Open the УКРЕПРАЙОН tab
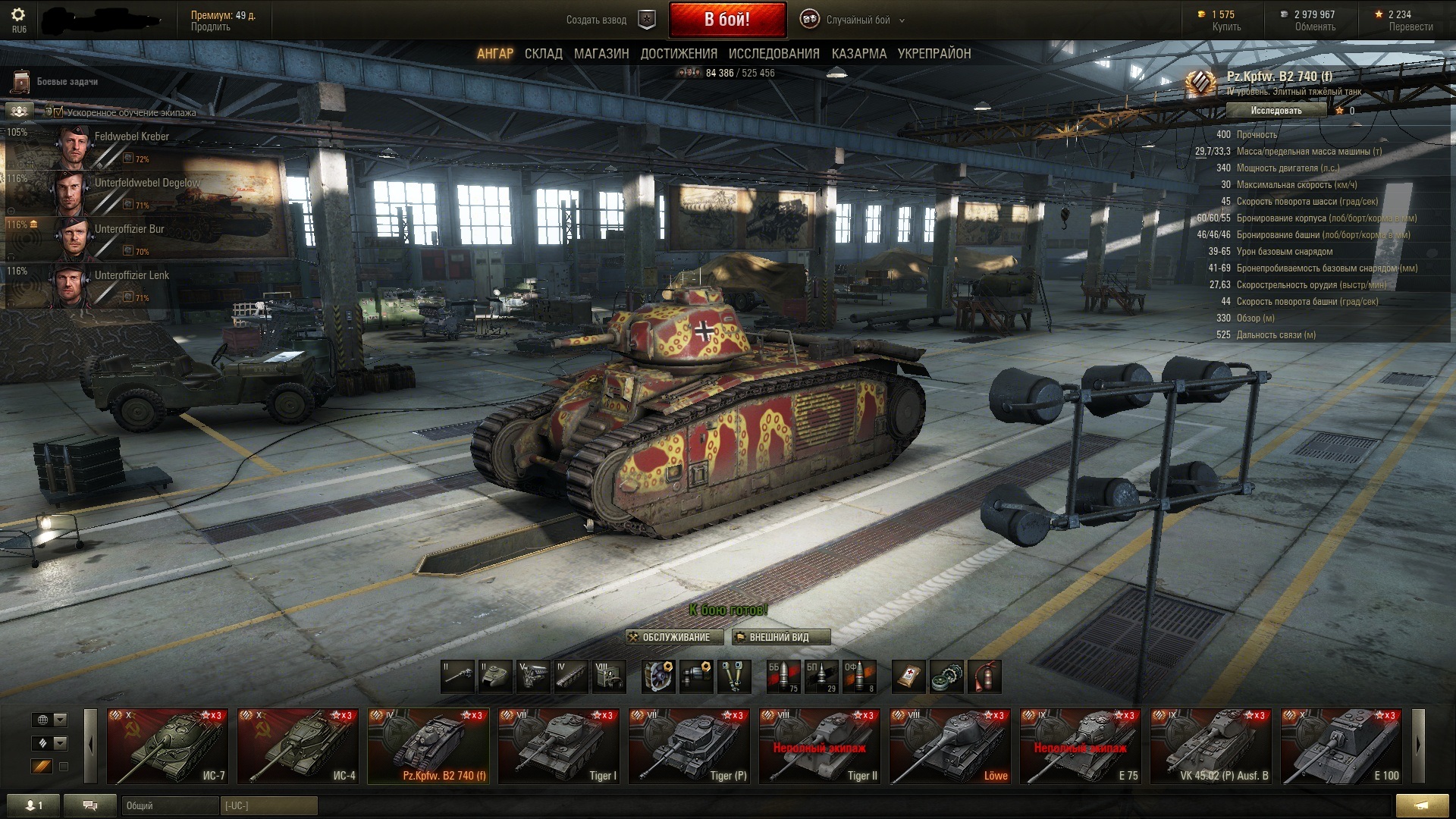The height and width of the screenshot is (819, 1456). (934, 54)
